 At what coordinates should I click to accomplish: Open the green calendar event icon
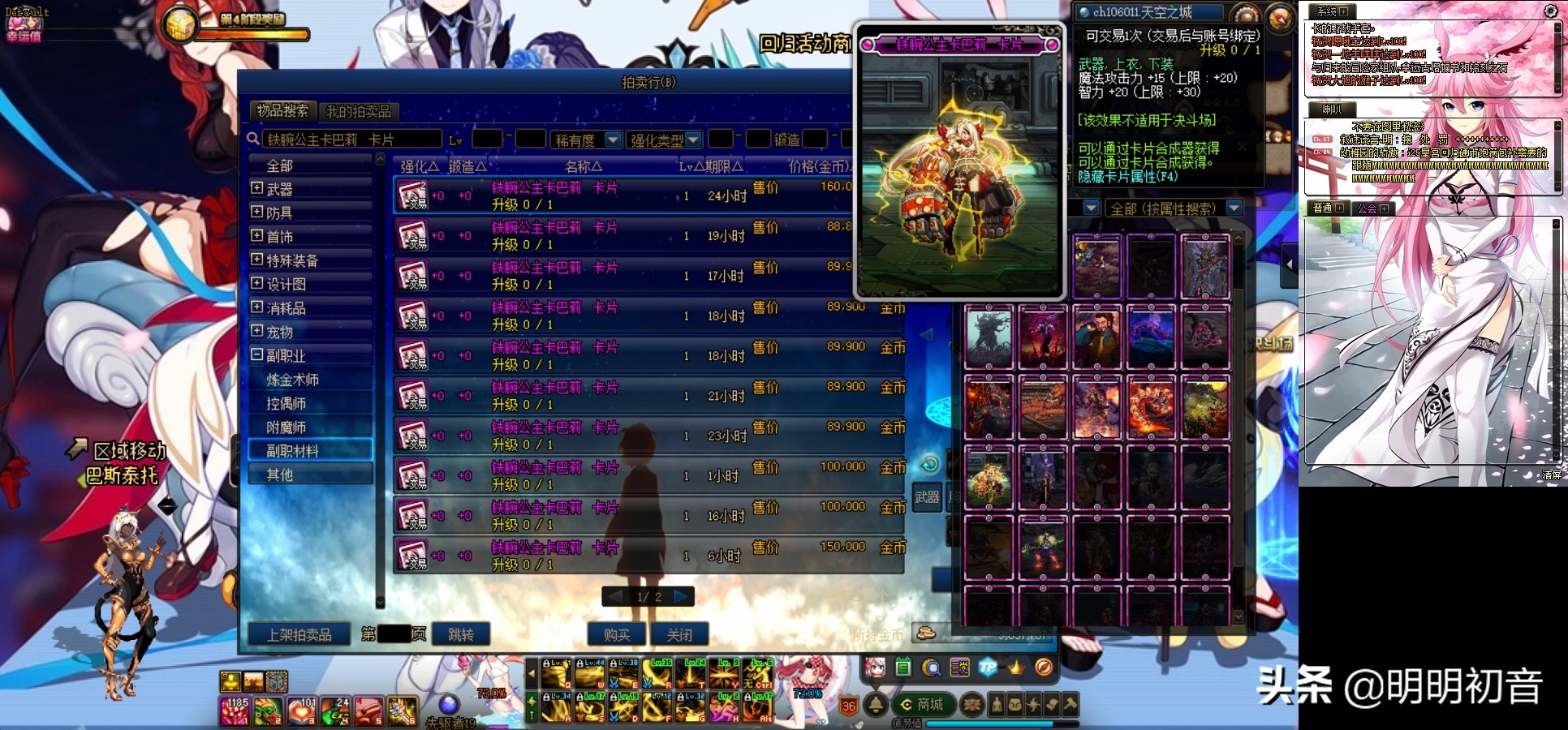click(x=901, y=668)
